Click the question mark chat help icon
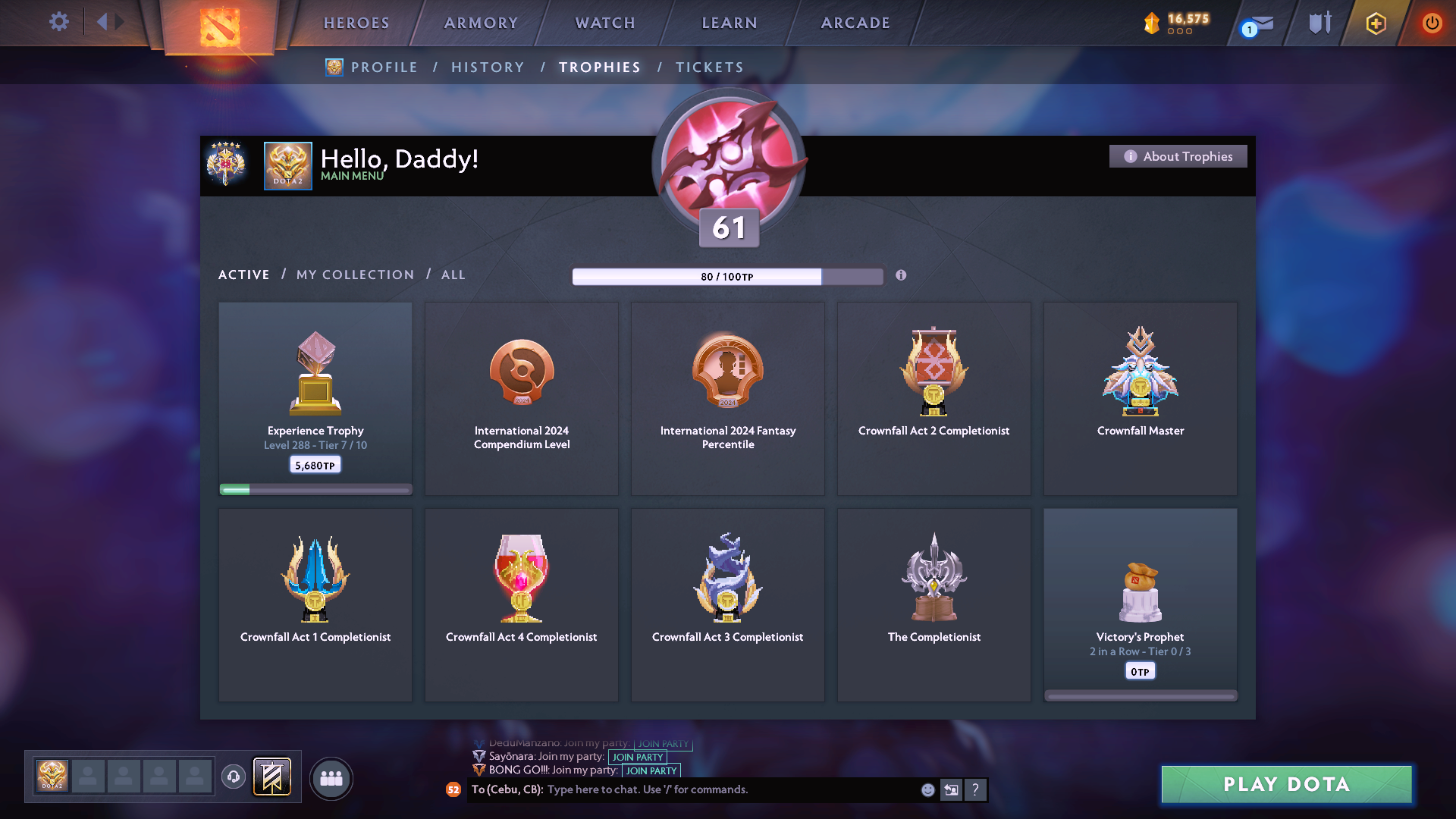Screen dimensions: 1456x819 (x=976, y=789)
